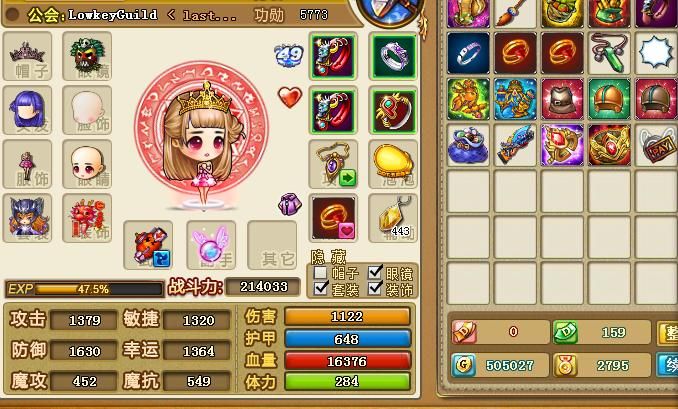Screen dimensions: 678x409
Task: Click the equipped red weapon slot
Action: (148, 245)
